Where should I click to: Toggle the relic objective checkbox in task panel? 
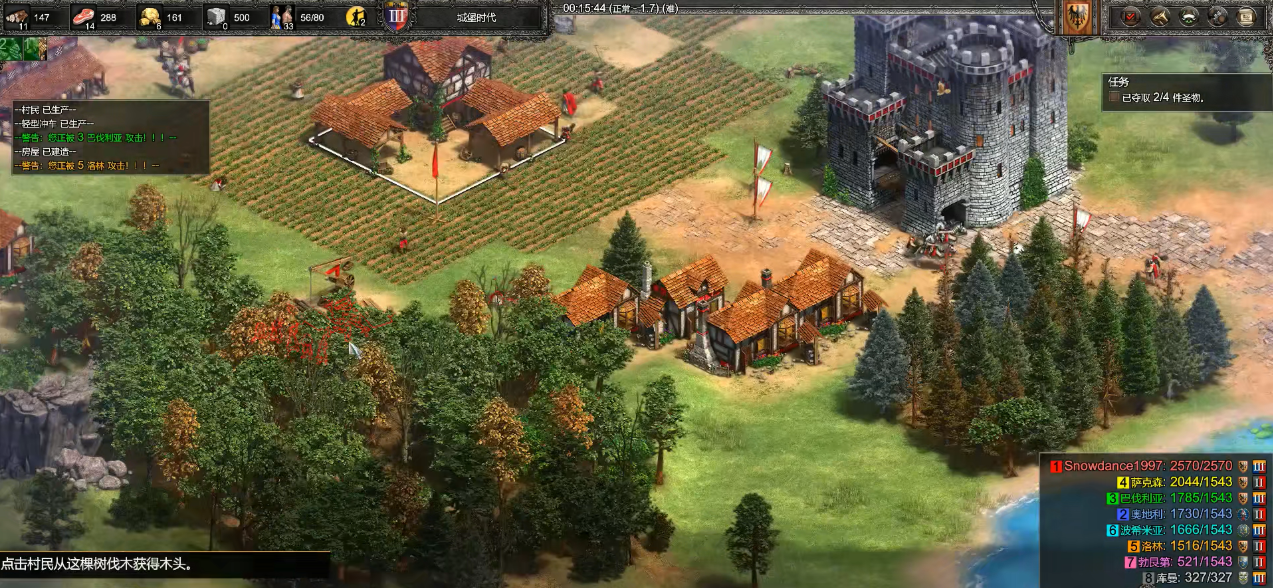click(x=1113, y=98)
